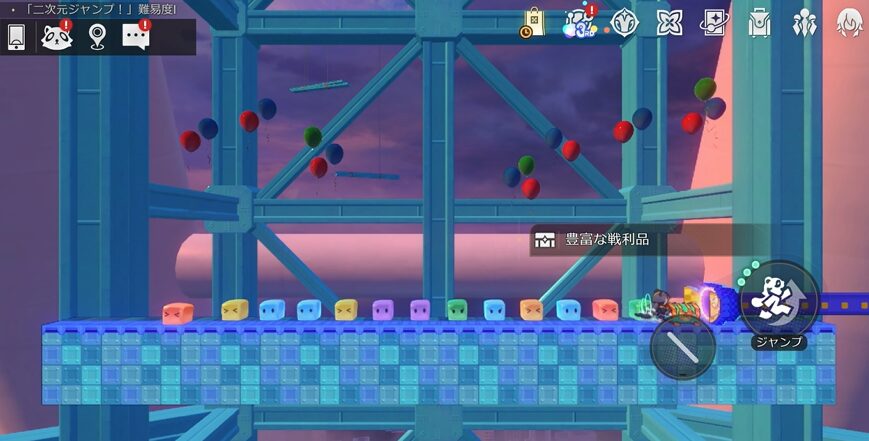Open the 3rd anniversary event icon

[579, 22]
